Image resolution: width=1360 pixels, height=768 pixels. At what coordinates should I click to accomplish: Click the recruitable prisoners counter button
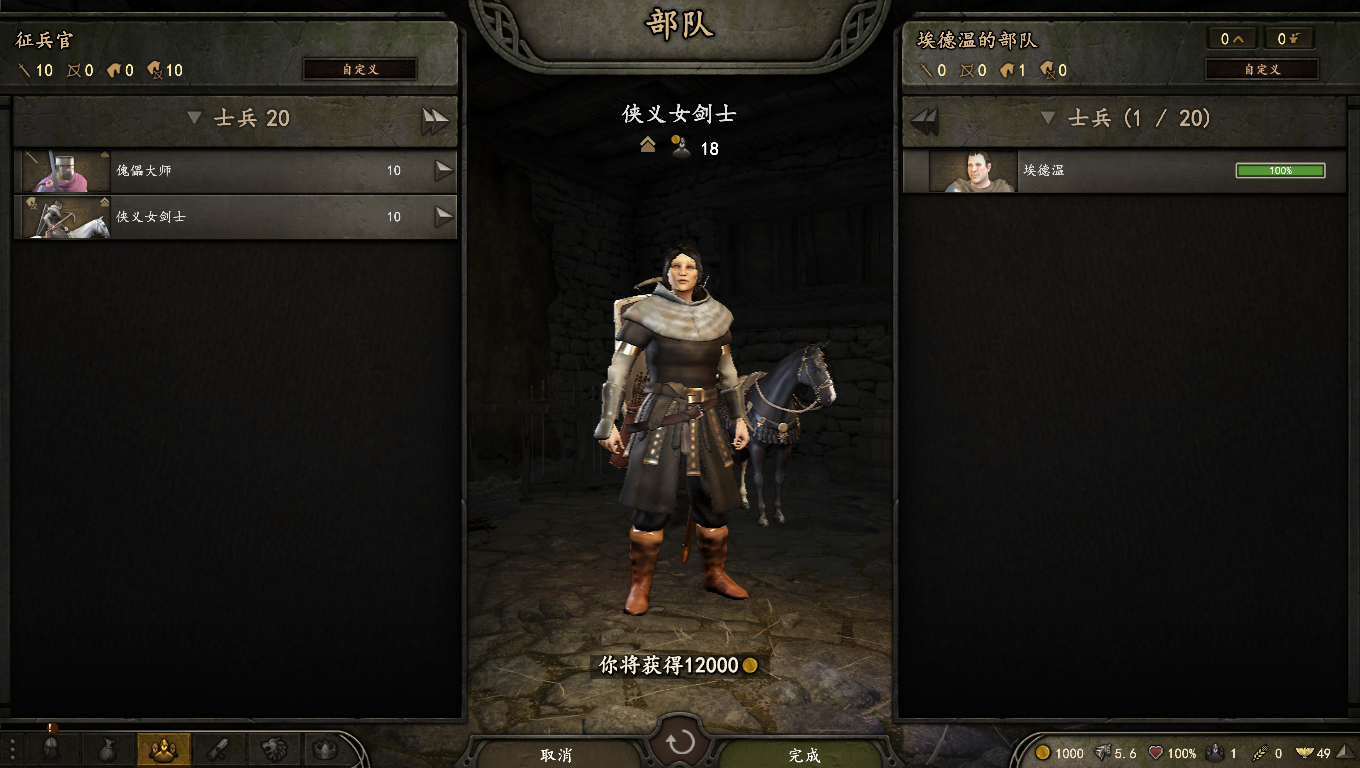click(1288, 39)
